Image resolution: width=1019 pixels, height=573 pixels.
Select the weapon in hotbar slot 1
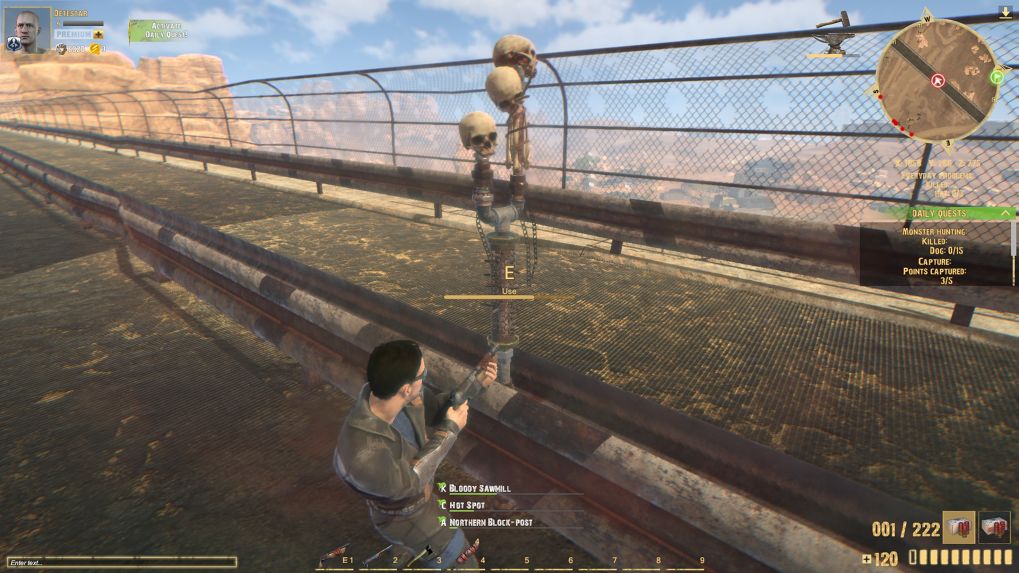pyautogui.click(x=333, y=555)
